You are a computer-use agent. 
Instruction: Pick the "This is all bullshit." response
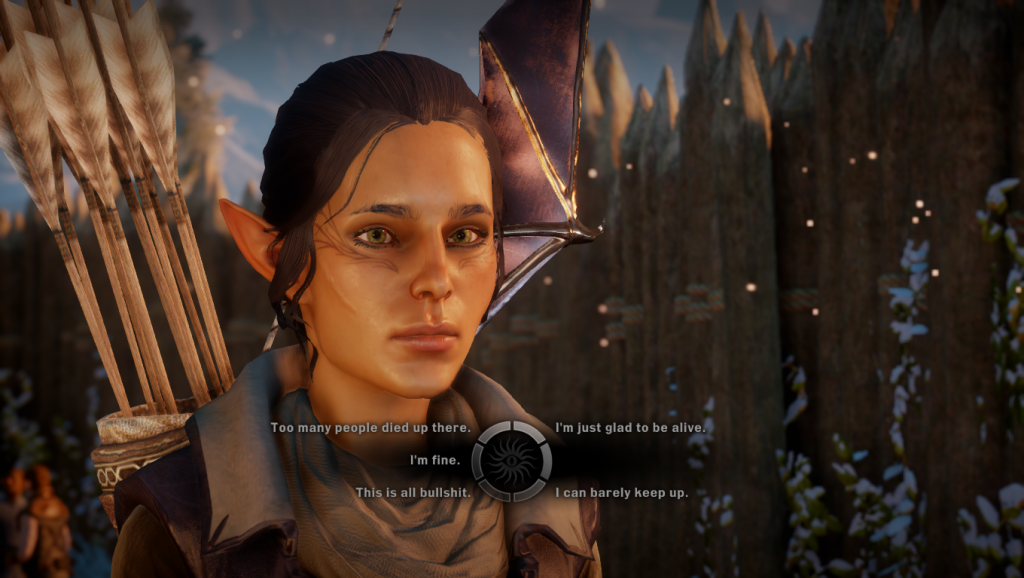[x=412, y=493]
